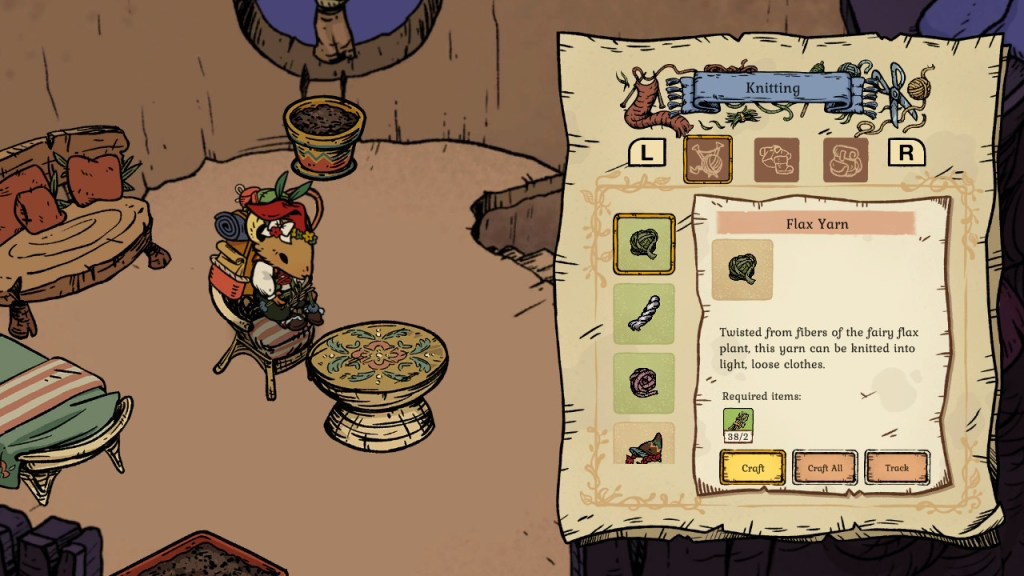Inspect the required fairy flax item icon
Image resolution: width=1024 pixels, height=576 pixels.
738,423
